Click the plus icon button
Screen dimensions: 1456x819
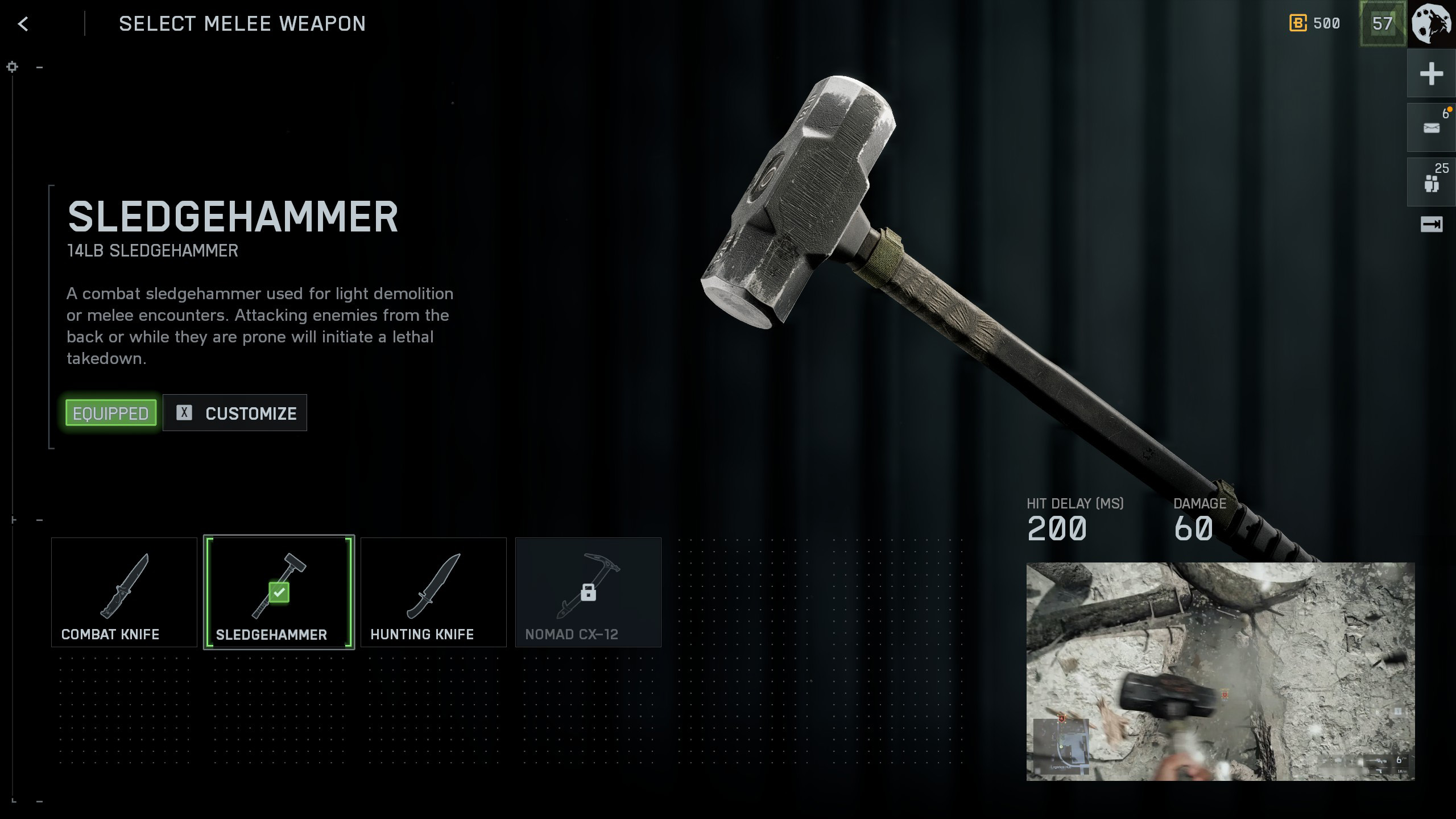pyautogui.click(x=1431, y=74)
